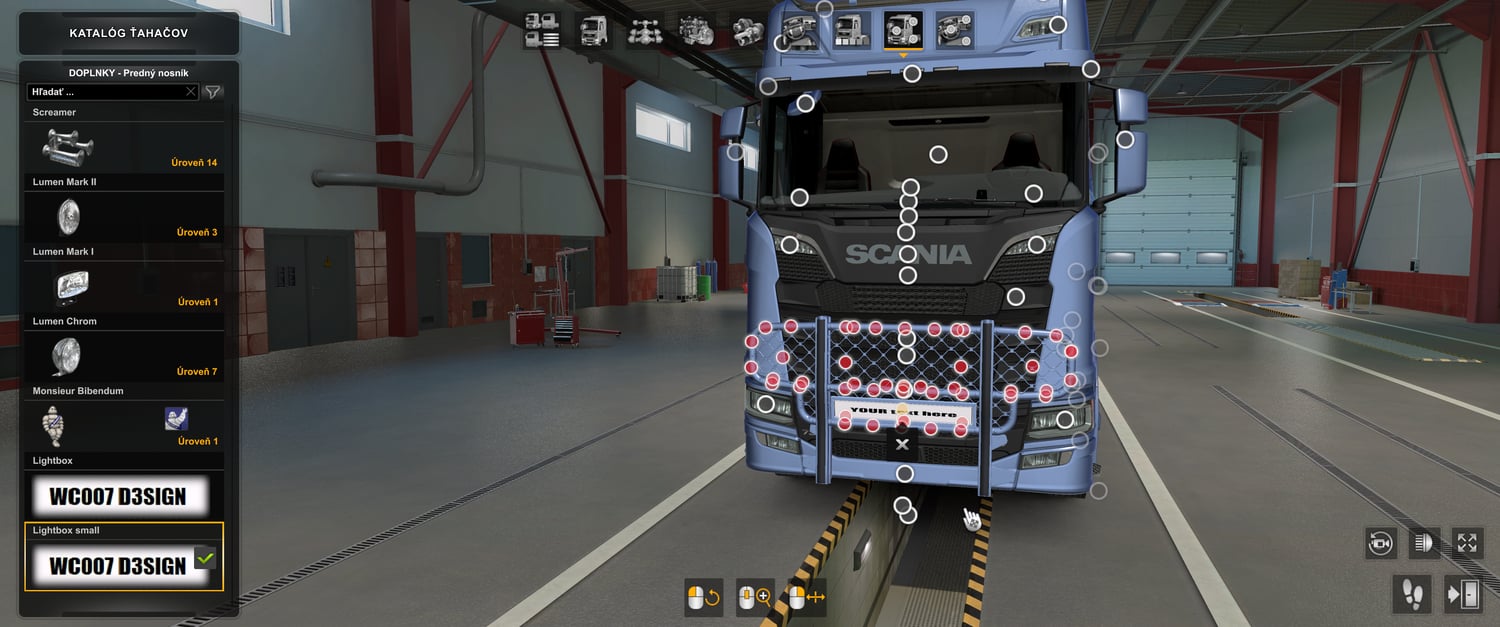1500x627 pixels.
Task: Click the Hľadať search field
Action: coord(105,92)
